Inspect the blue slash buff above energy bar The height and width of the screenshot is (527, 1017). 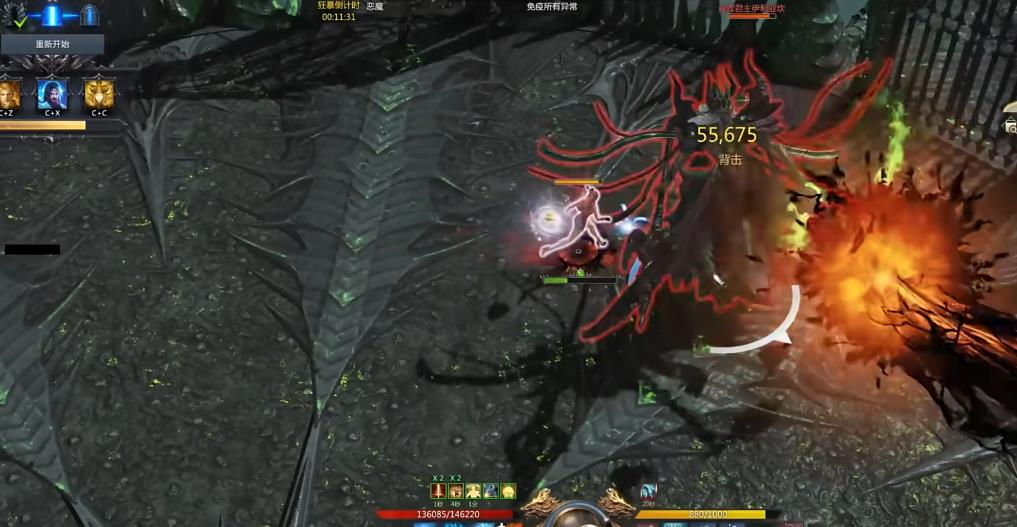click(648, 491)
